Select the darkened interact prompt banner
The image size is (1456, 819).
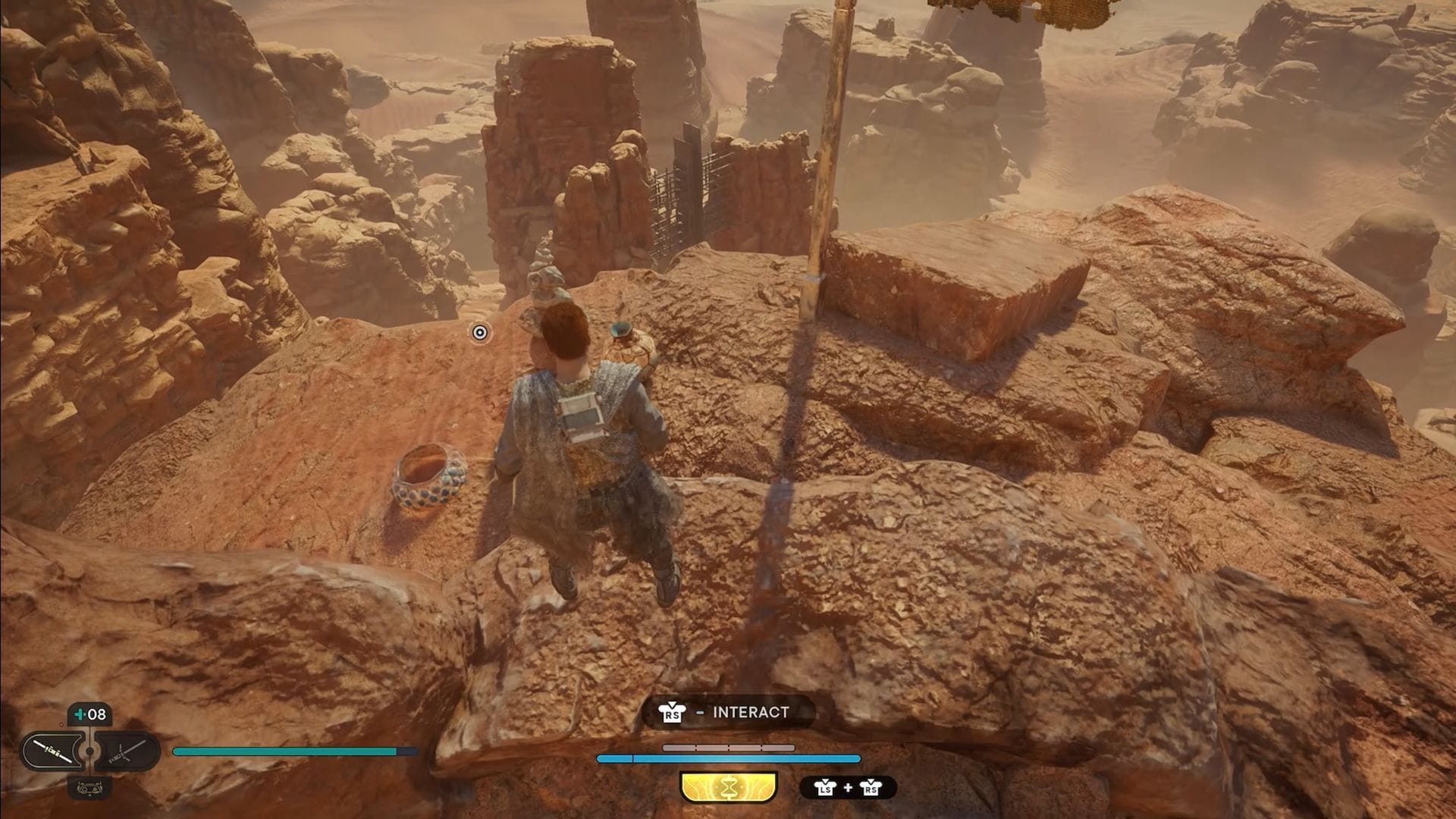[728, 712]
